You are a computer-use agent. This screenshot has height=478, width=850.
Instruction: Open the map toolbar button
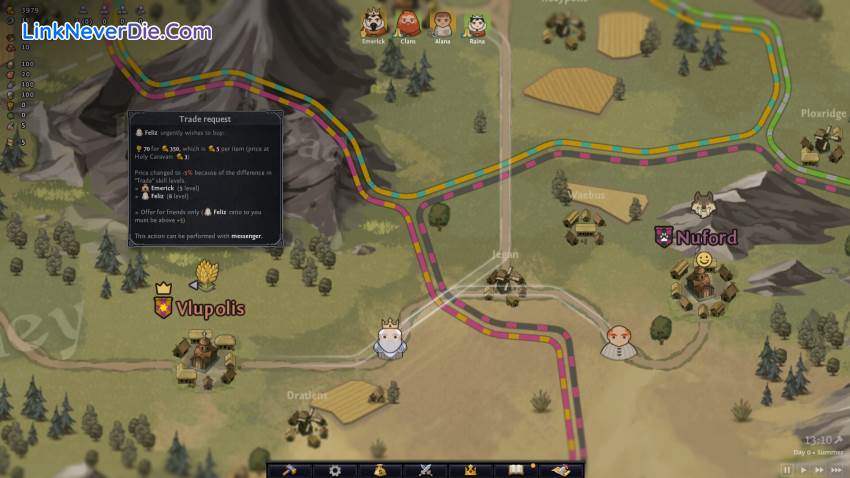pos(561,470)
